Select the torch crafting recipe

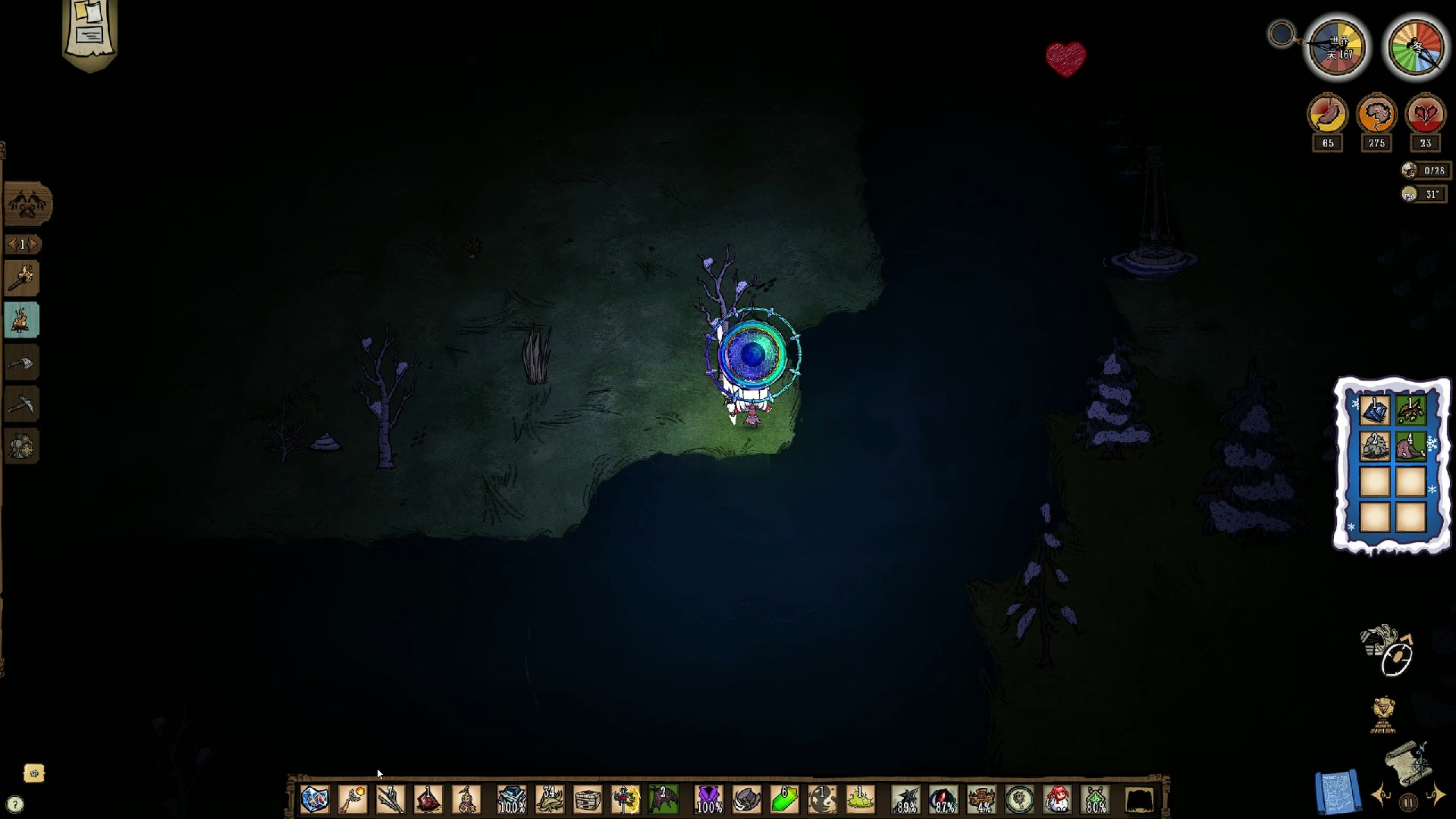22,279
